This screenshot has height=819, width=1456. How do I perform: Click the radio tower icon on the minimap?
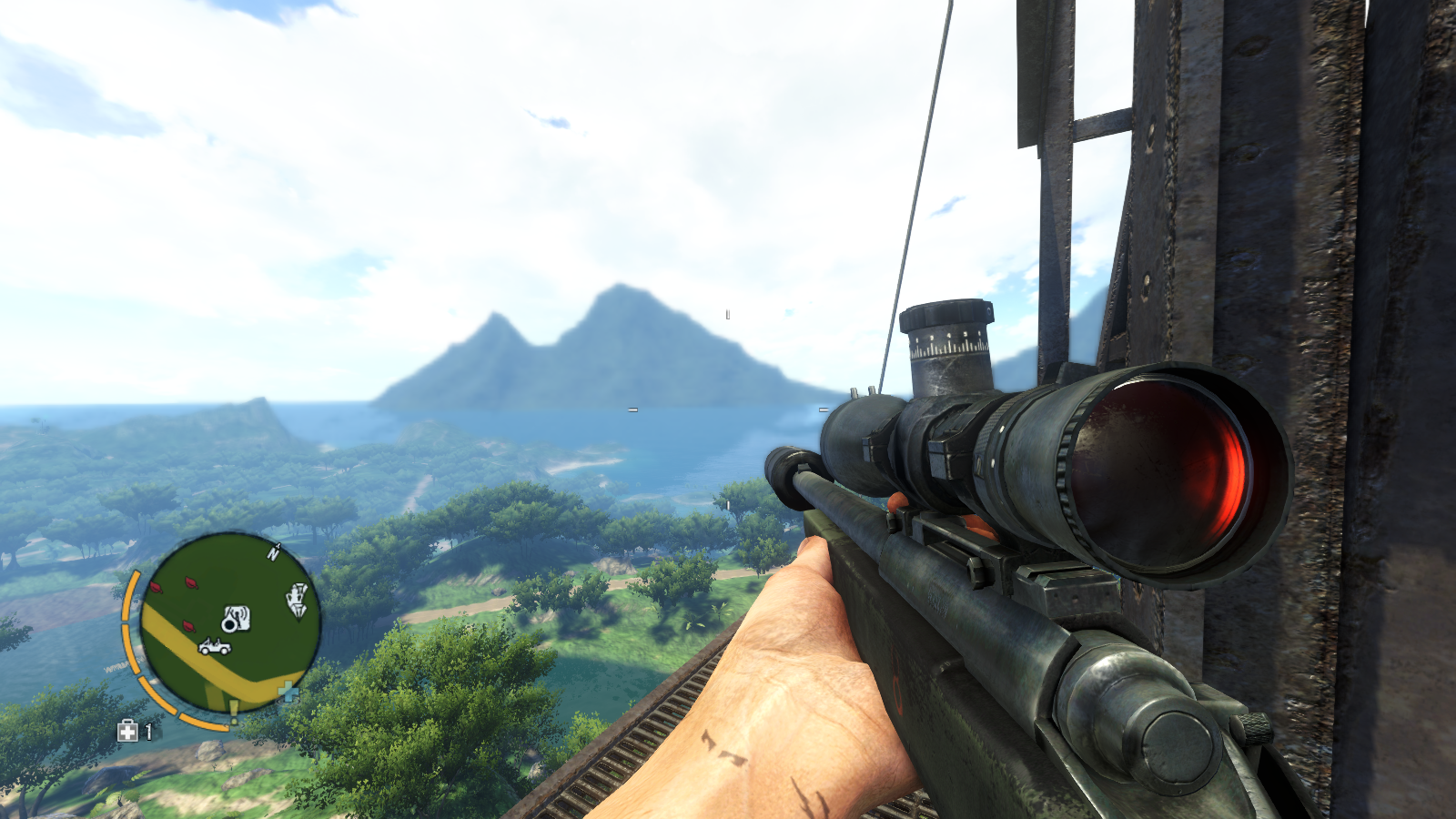pos(236,619)
